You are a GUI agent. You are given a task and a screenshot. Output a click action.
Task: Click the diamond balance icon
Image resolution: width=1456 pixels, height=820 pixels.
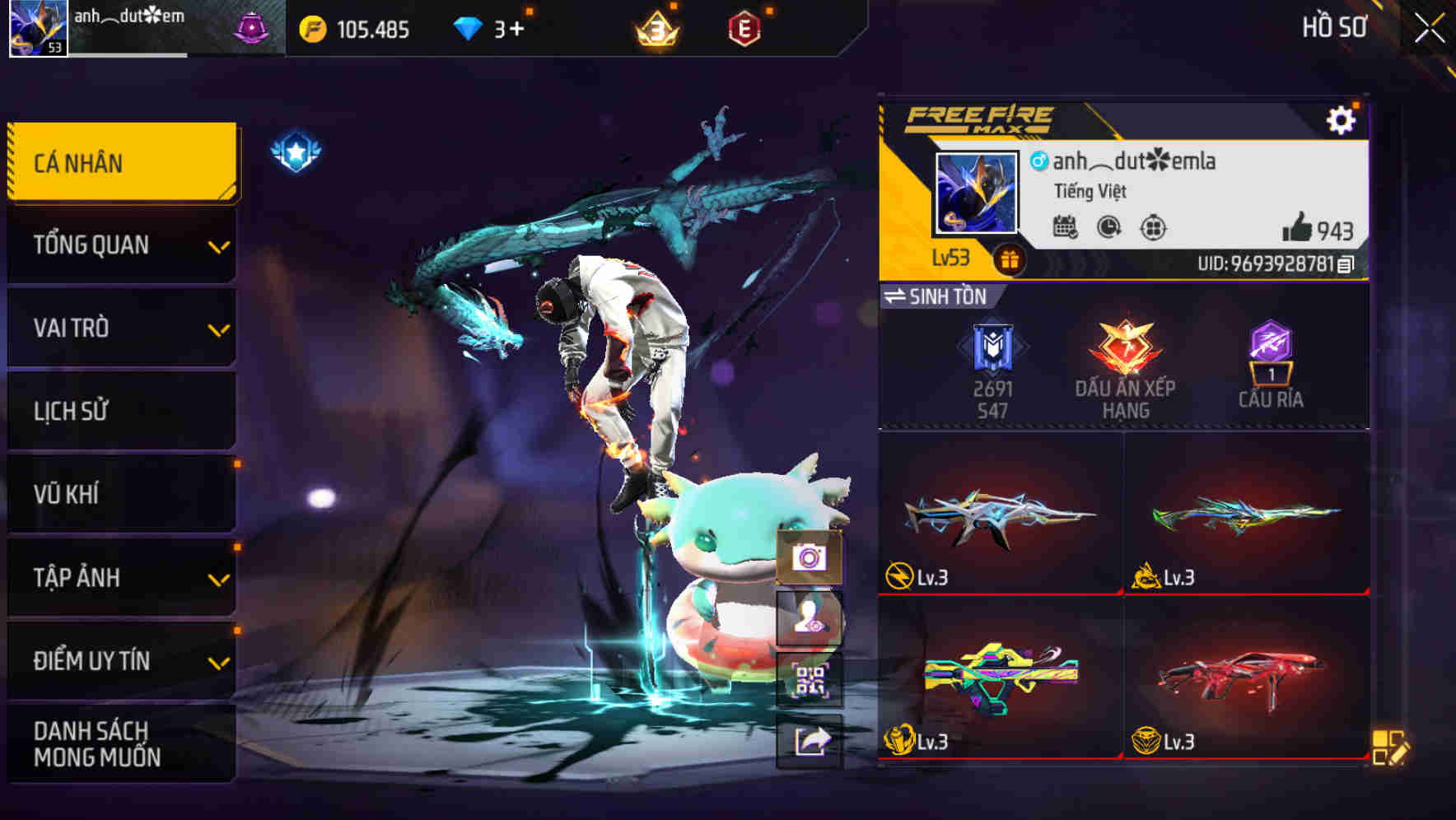click(466, 27)
